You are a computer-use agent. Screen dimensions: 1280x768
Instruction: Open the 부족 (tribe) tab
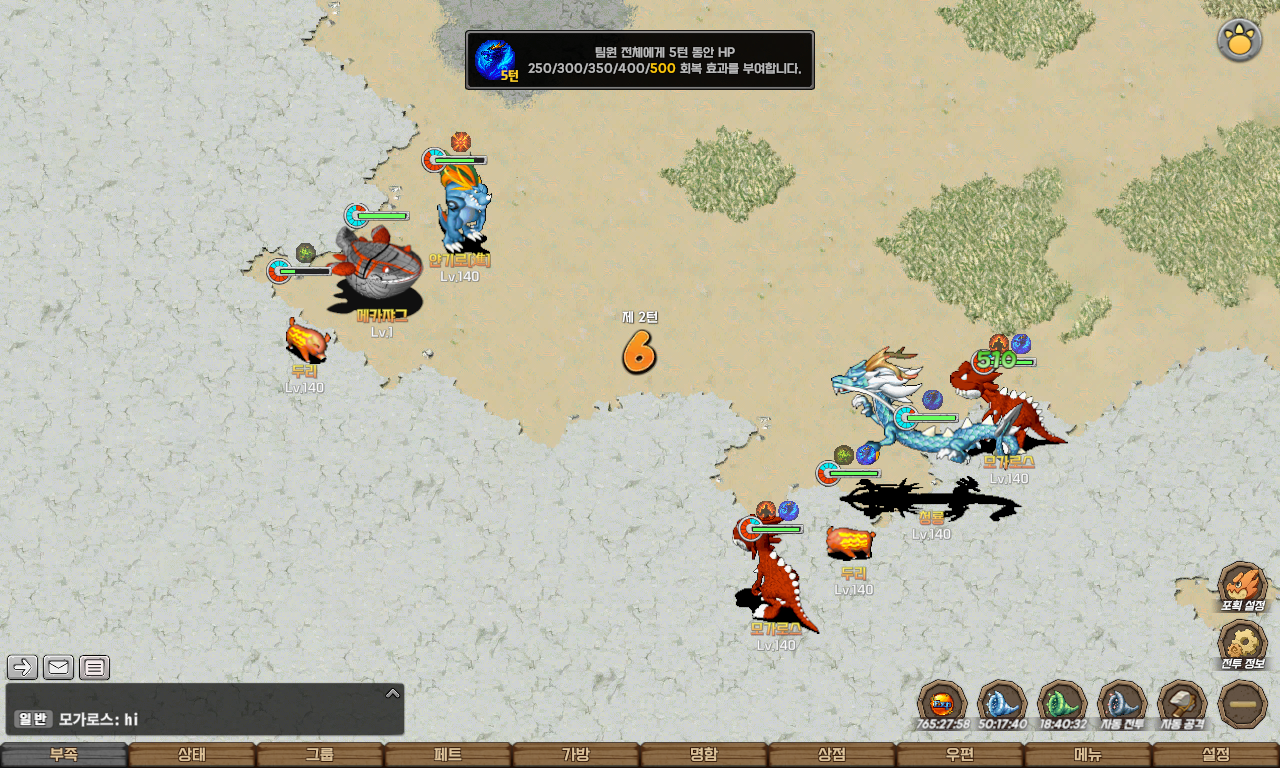(x=64, y=755)
